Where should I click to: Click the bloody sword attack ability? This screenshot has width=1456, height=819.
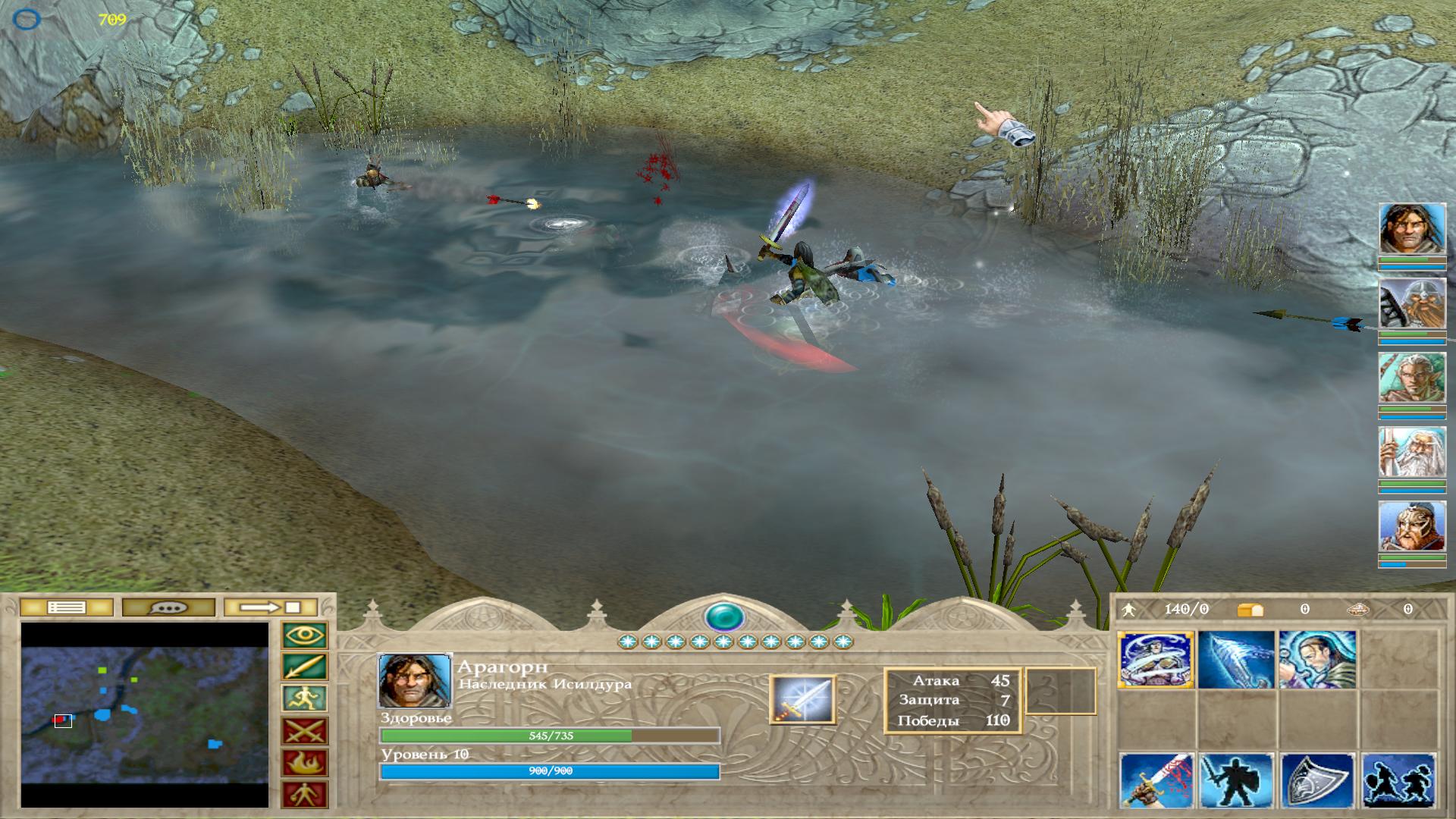[1156, 781]
